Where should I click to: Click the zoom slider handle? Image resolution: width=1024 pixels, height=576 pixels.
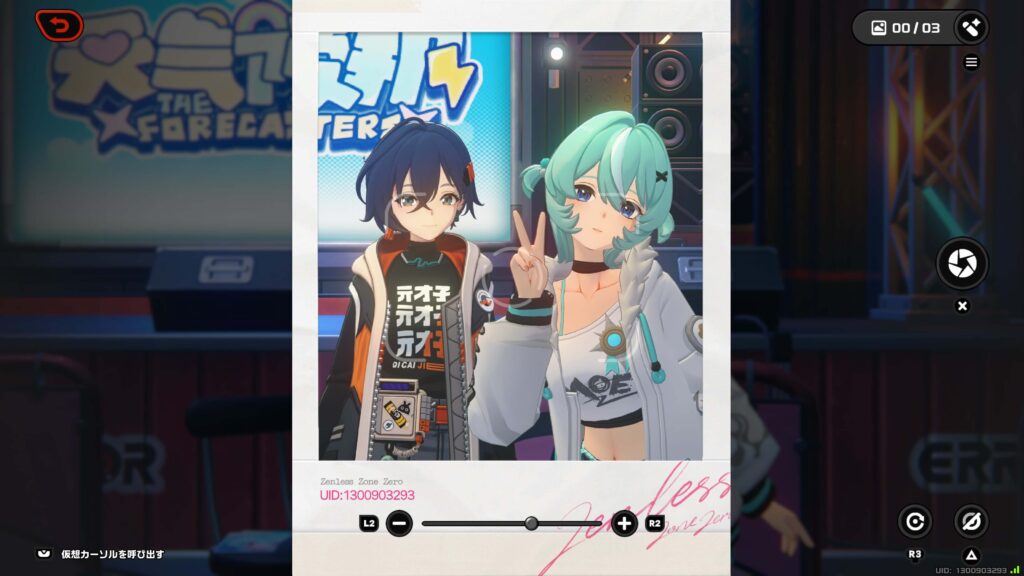click(x=531, y=523)
